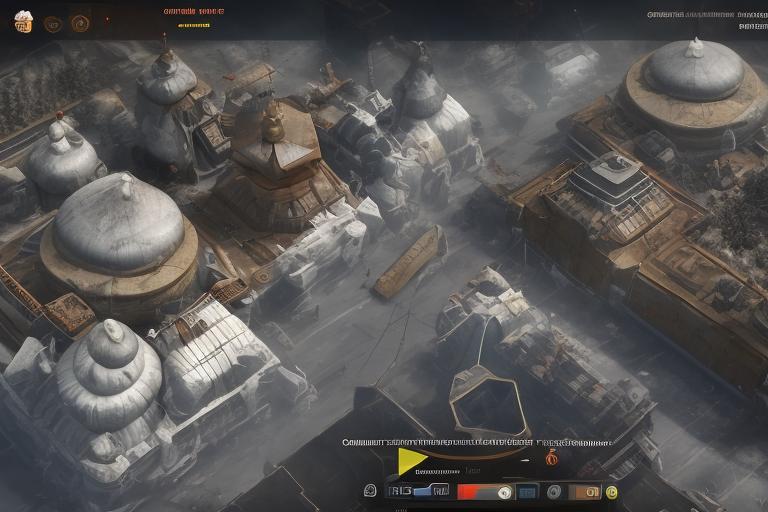Select the orange-brown toolbar slot

pyautogui.click(x=584, y=491)
